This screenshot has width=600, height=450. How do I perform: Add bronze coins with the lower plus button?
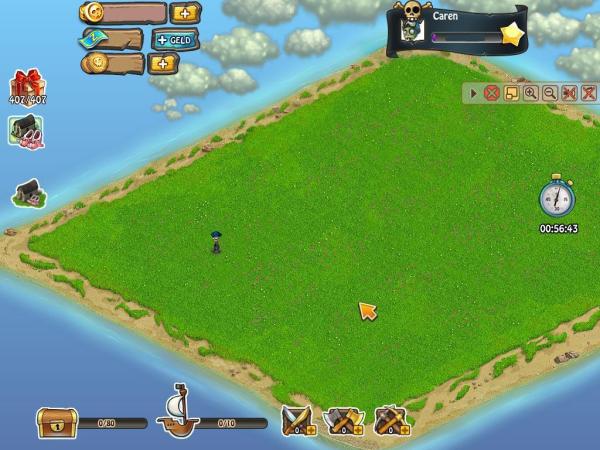pyautogui.click(x=162, y=63)
